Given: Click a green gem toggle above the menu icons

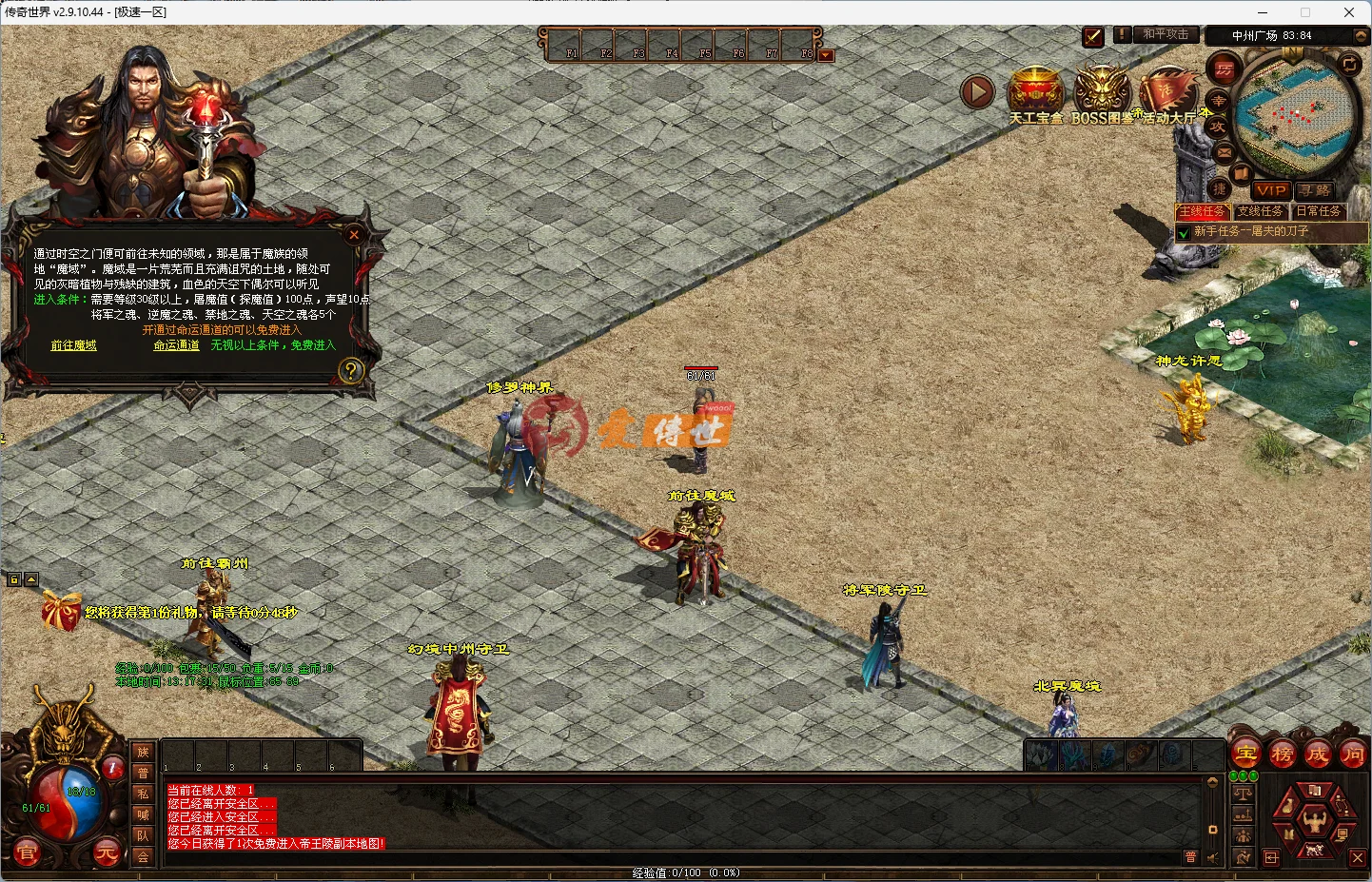Looking at the screenshot, I should coord(1234,775).
